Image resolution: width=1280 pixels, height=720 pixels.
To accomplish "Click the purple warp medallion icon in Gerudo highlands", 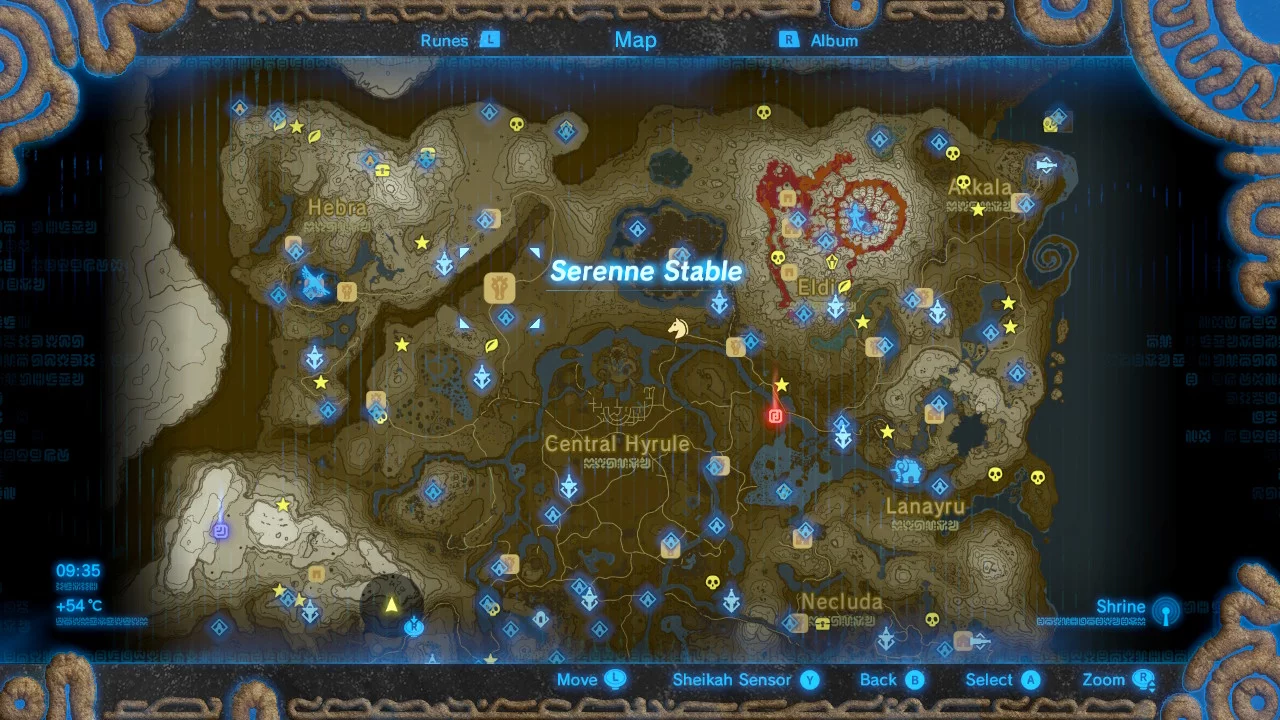I will 221,531.
